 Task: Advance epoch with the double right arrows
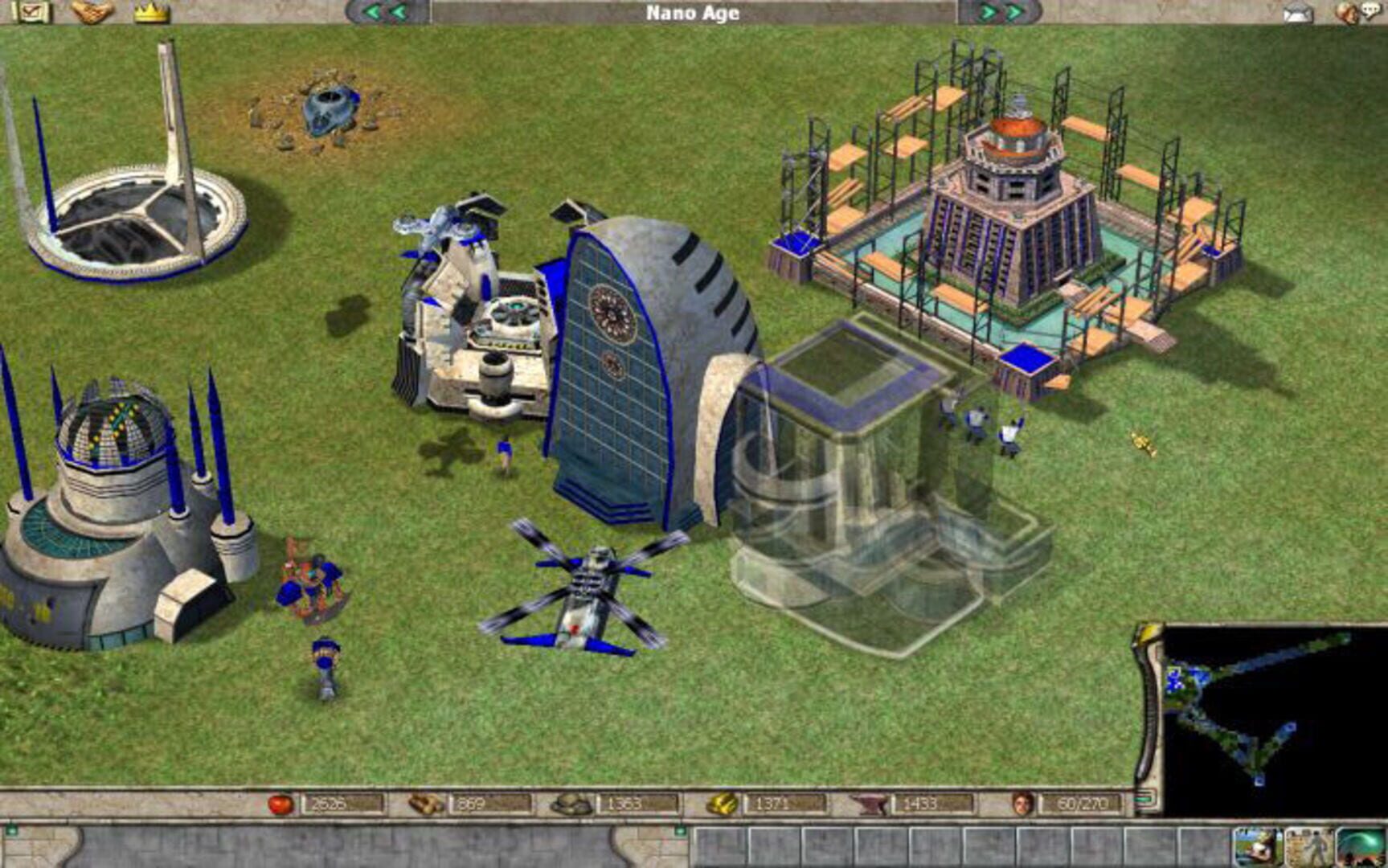point(1001,11)
